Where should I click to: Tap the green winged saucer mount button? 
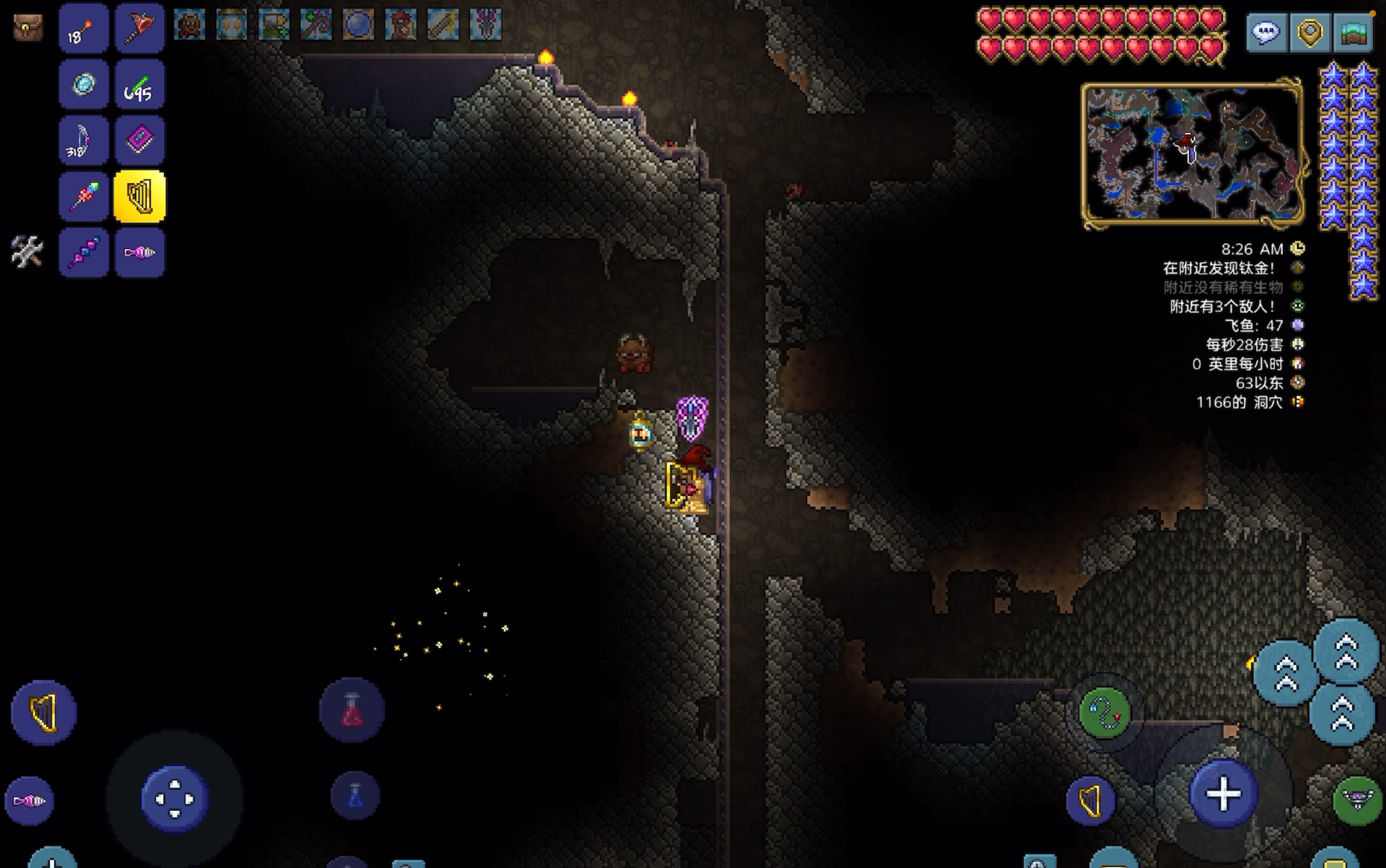point(1357,800)
